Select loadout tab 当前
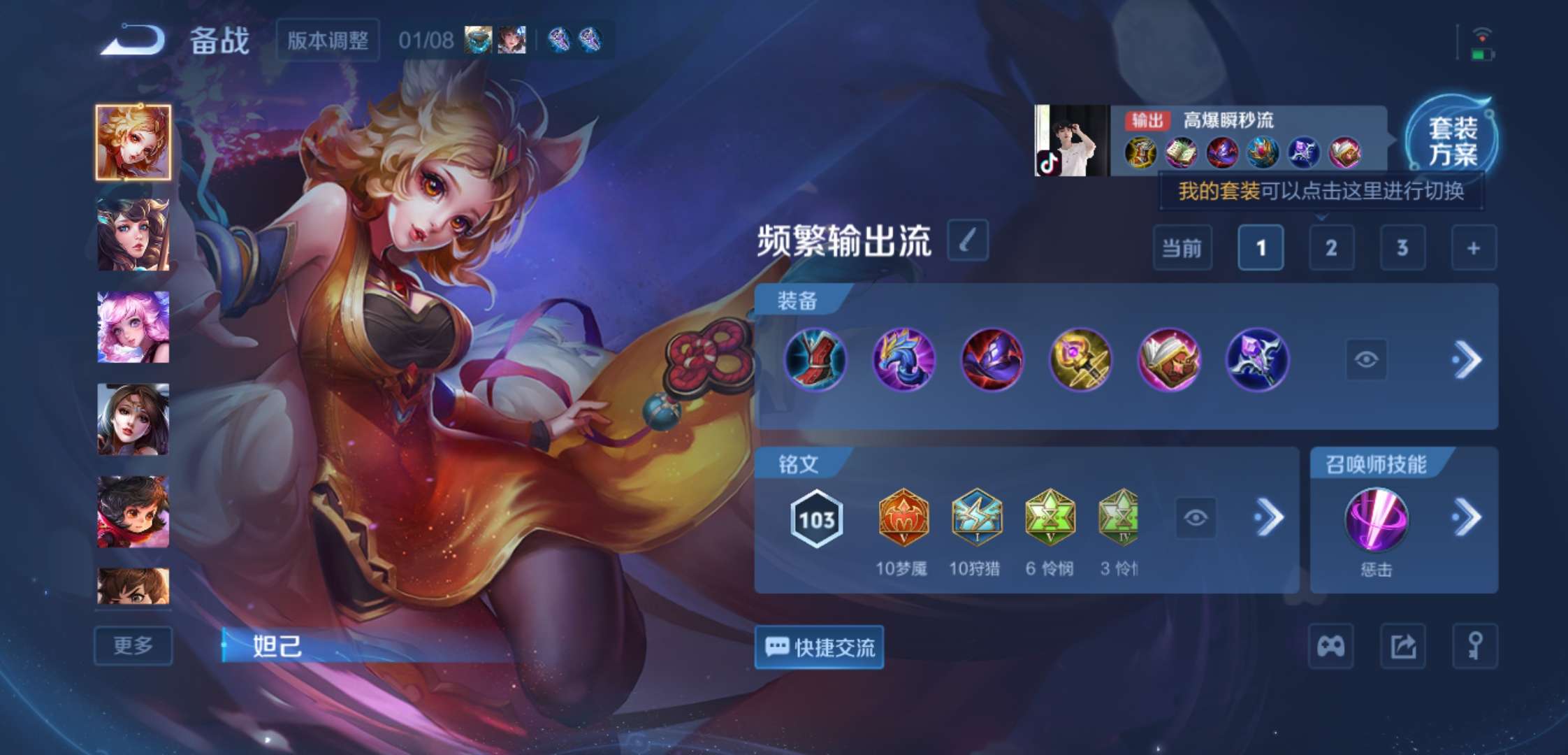Screen dimensions: 1568x755 [x=1183, y=248]
